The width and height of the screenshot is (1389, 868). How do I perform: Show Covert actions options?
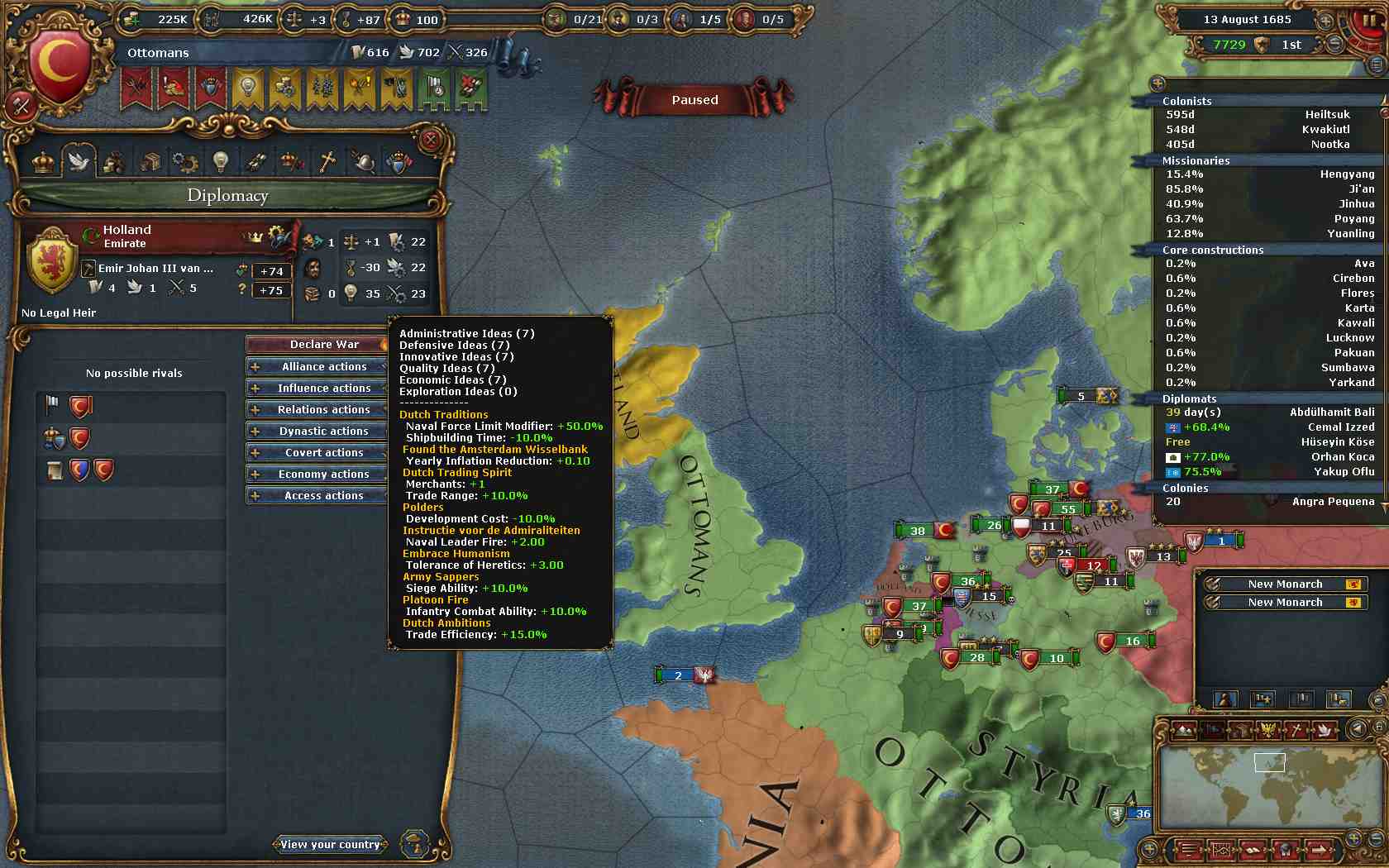click(317, 452)
